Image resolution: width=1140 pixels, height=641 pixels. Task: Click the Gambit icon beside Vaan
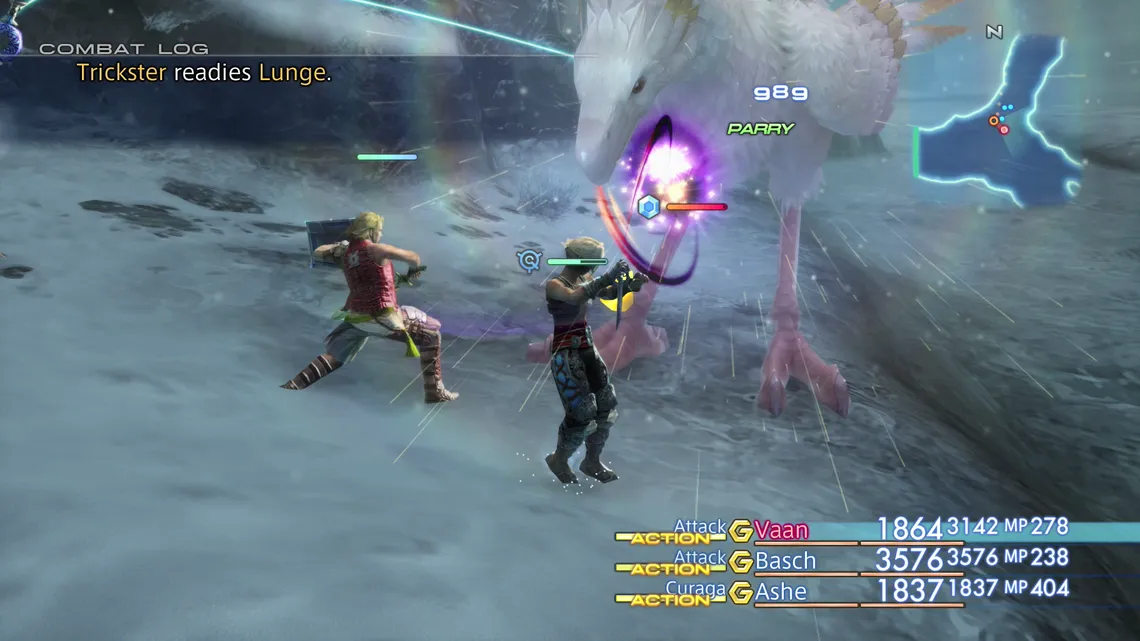point(741,530)
